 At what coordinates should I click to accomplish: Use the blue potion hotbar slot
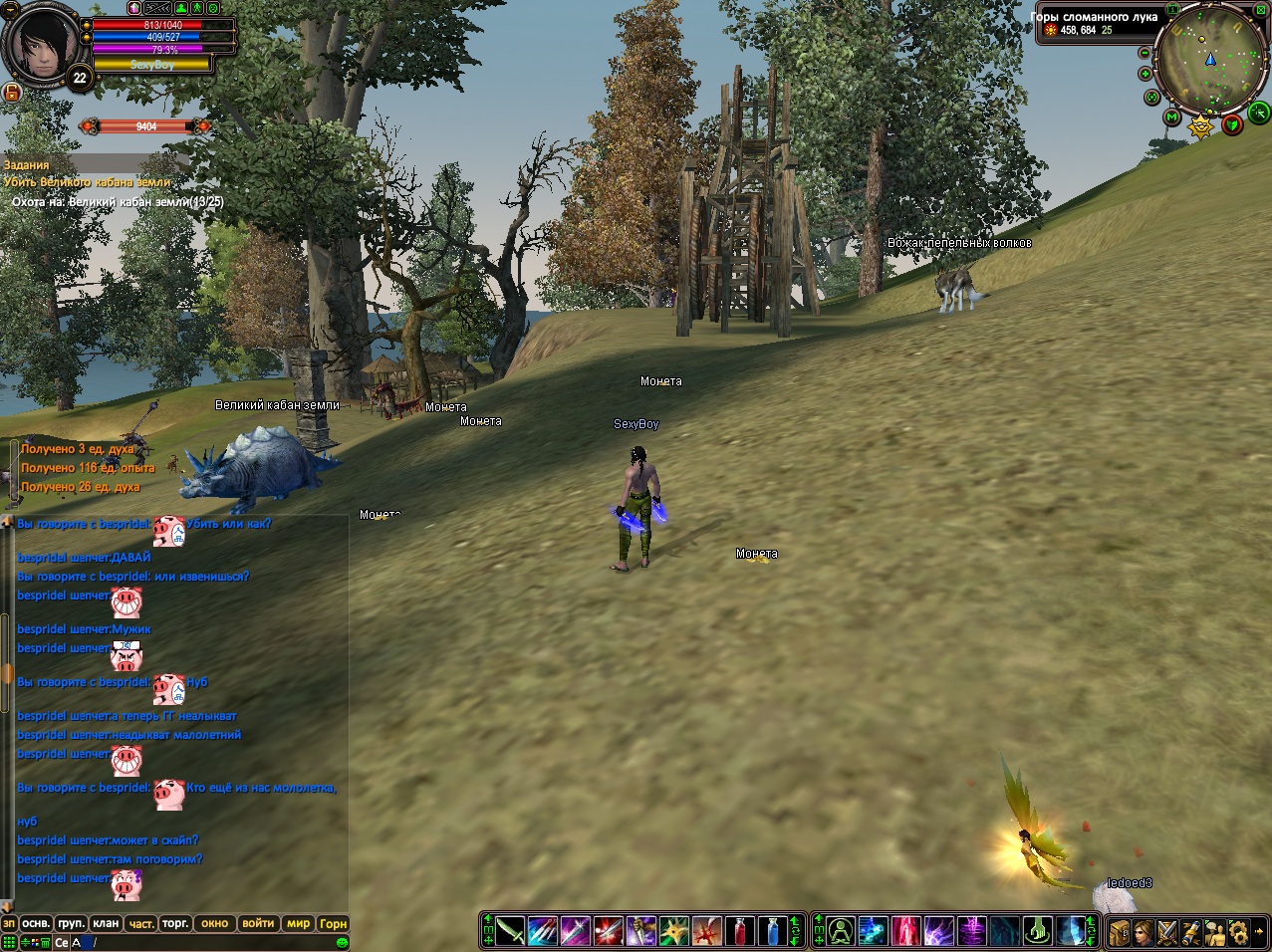771,931
